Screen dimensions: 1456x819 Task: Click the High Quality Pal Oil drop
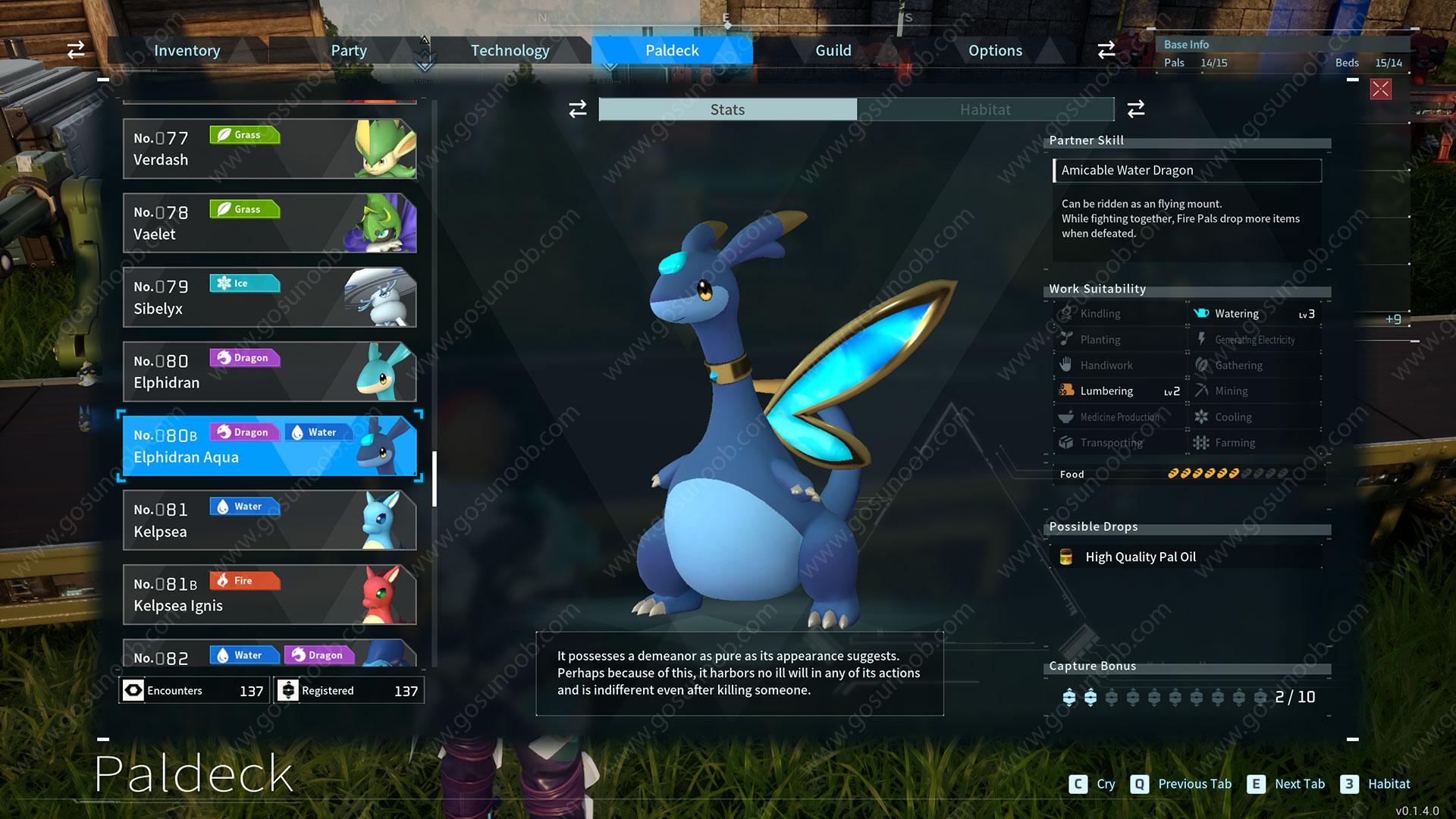(1140, 557)
